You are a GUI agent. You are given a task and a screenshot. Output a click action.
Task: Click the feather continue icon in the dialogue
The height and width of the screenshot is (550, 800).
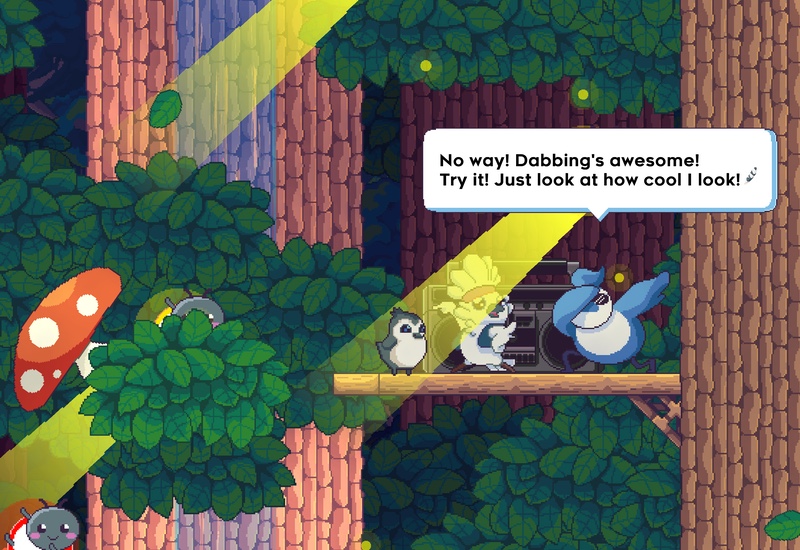751,180
